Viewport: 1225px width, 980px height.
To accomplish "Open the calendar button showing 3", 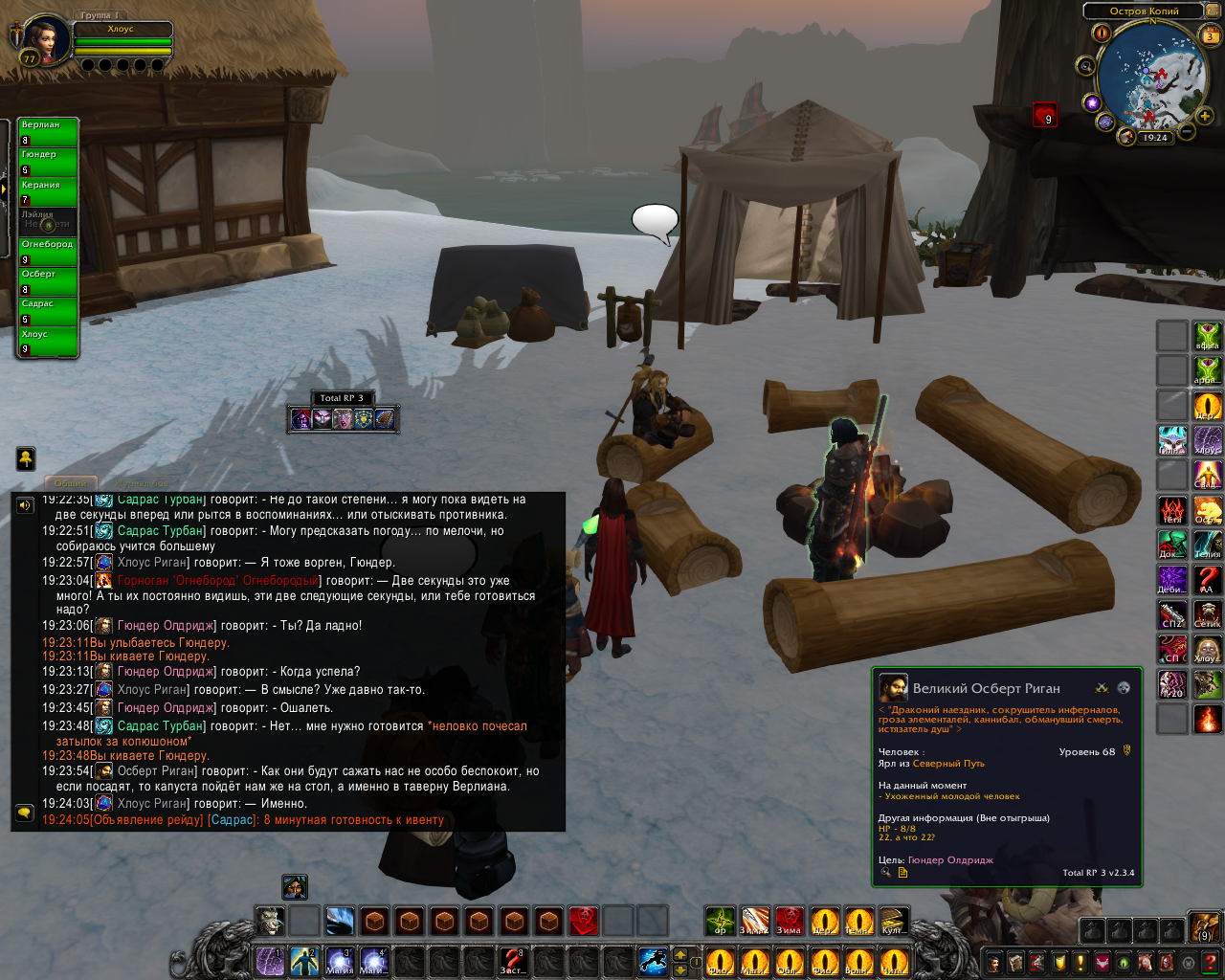I will [x=1210, y=36].
